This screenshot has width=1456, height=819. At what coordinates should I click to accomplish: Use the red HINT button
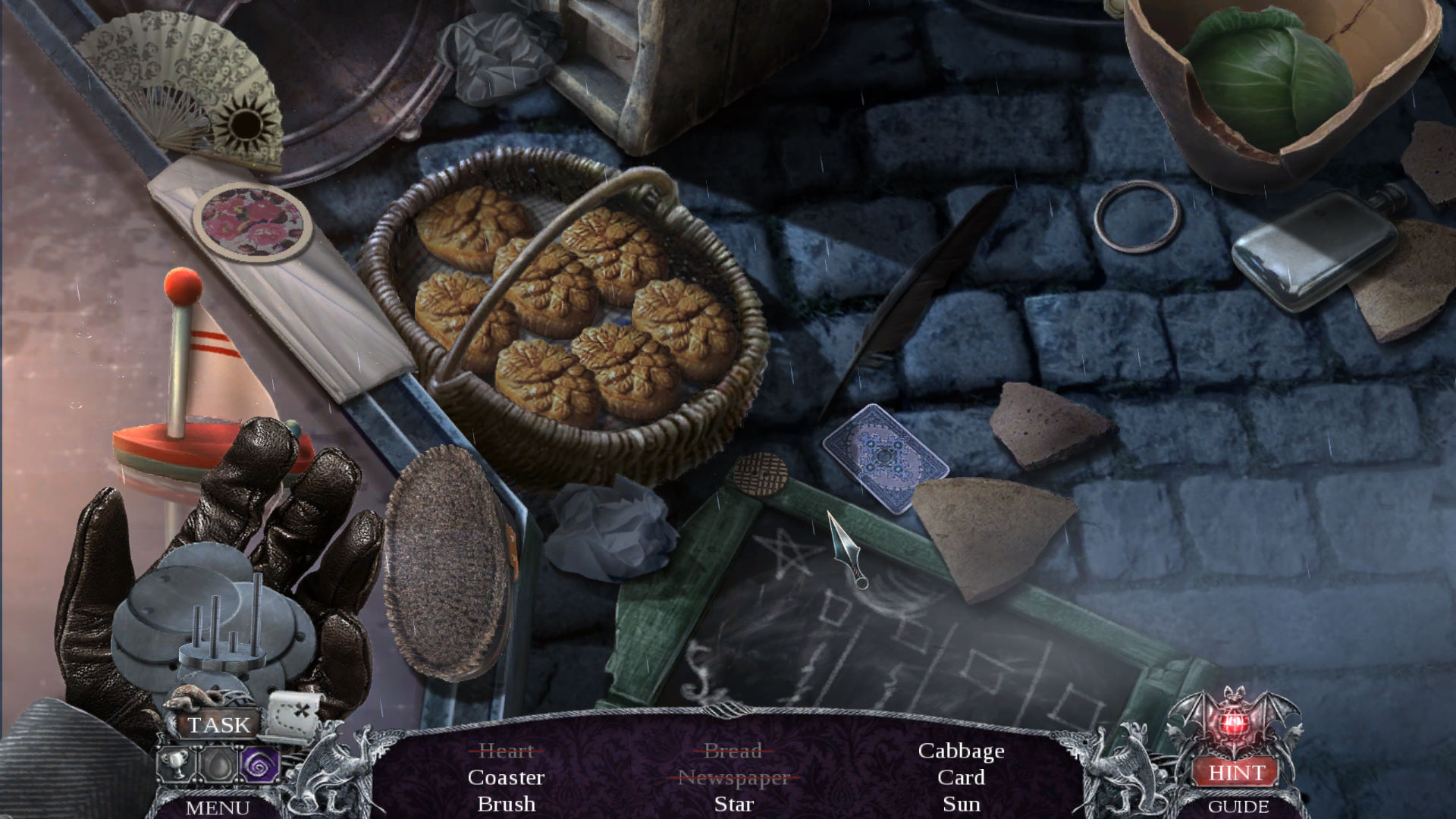(1236, 772)
